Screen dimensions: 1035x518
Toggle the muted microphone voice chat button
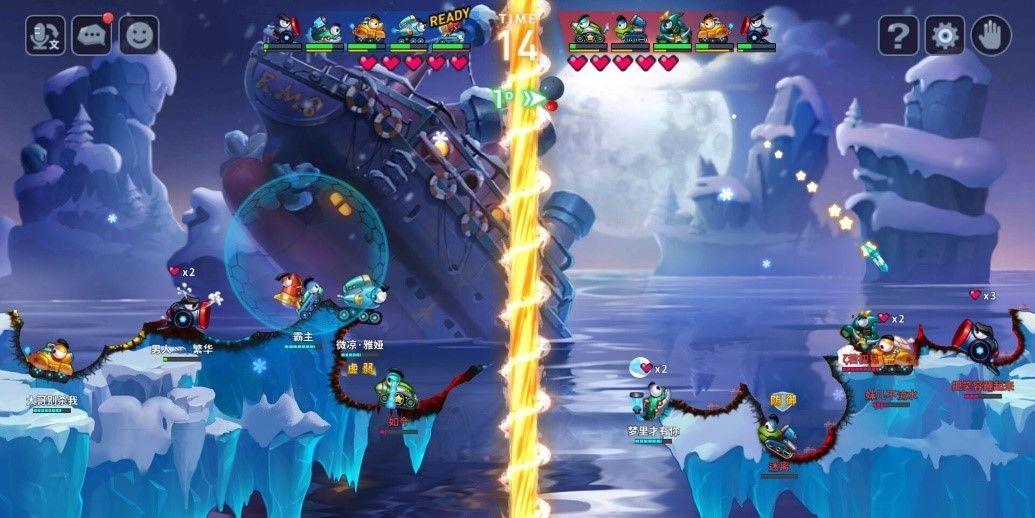point(45,35)
